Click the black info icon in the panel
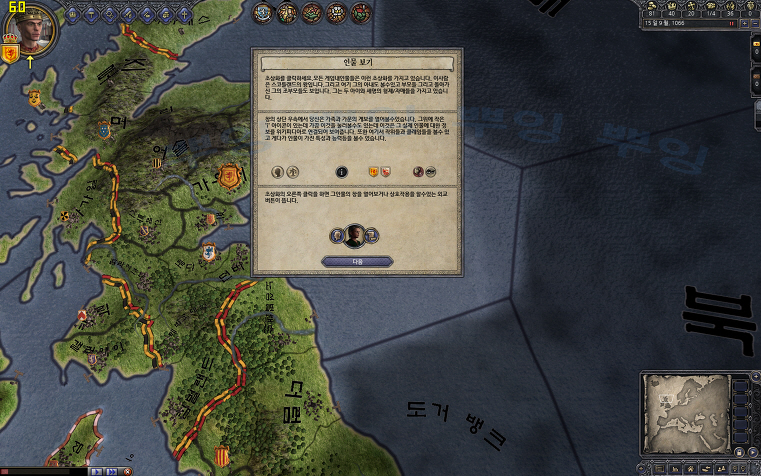761x476 pixels. coord(340,171)
